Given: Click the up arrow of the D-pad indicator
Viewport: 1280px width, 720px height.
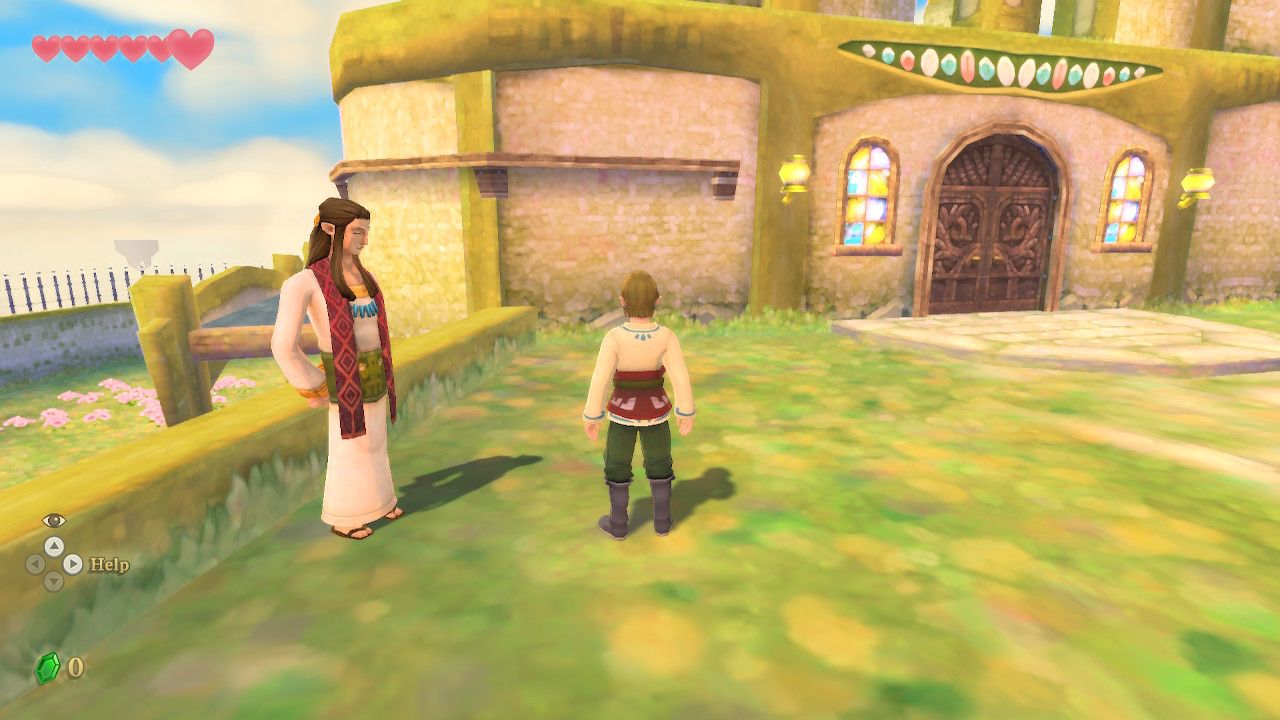Looking at the screenshot, I should [54, 548].
